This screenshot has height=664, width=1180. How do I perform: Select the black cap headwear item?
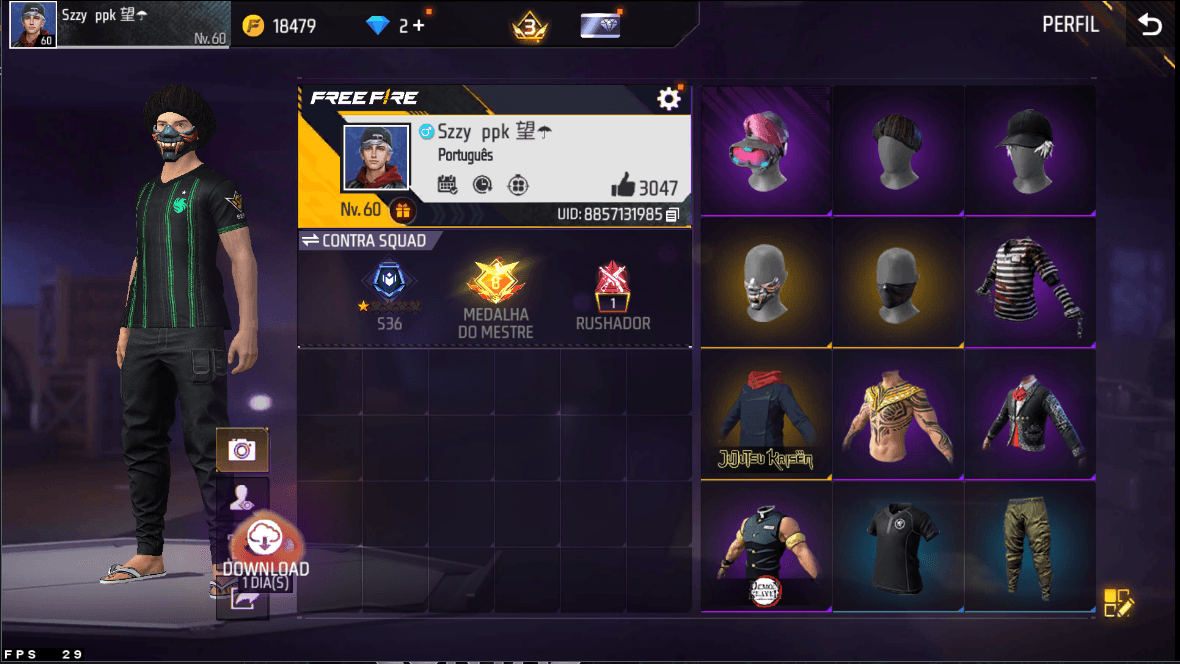tap(1029, 150)
